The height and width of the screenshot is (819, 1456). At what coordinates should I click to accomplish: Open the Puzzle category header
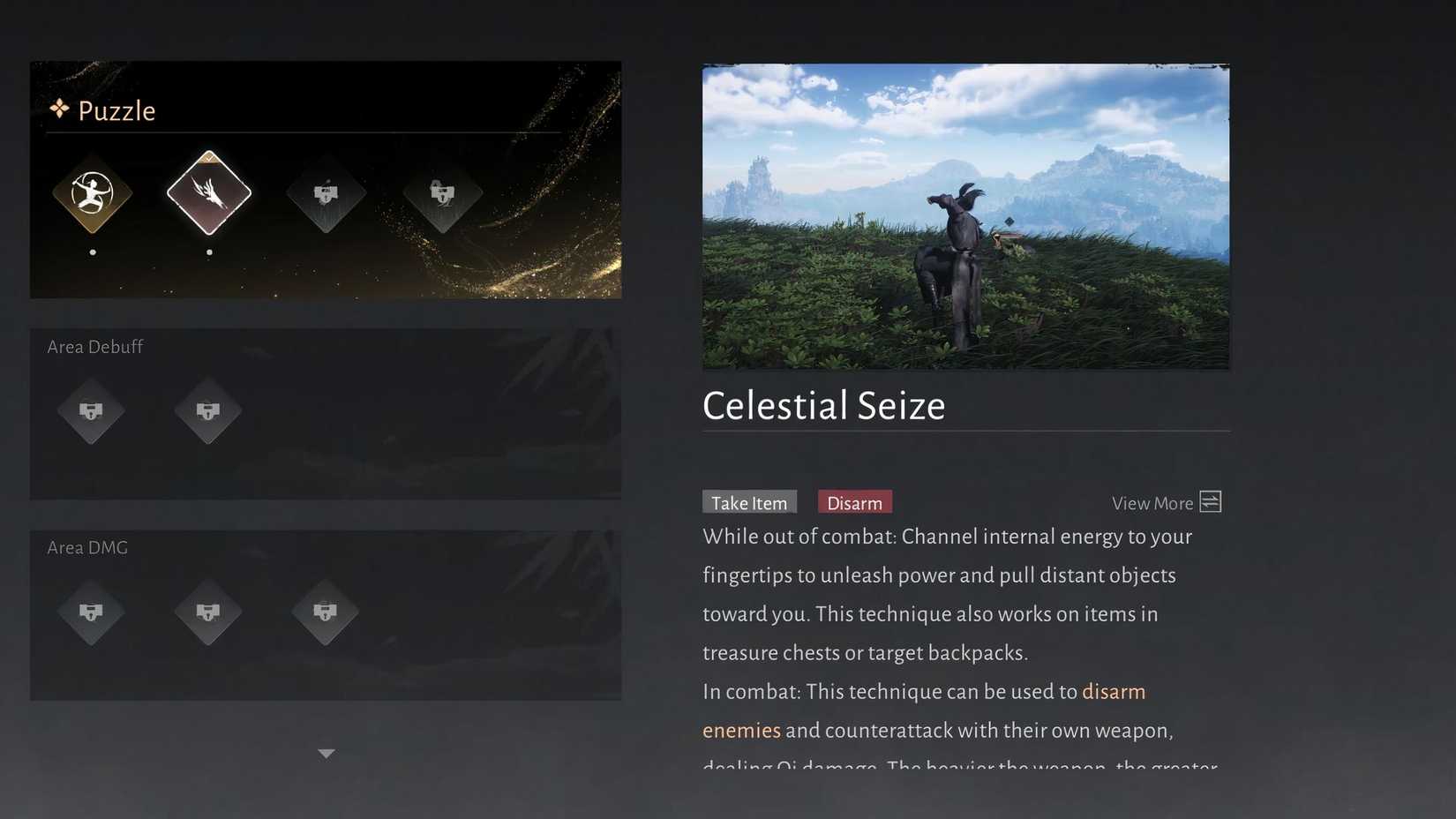click(x=116, y=109)
